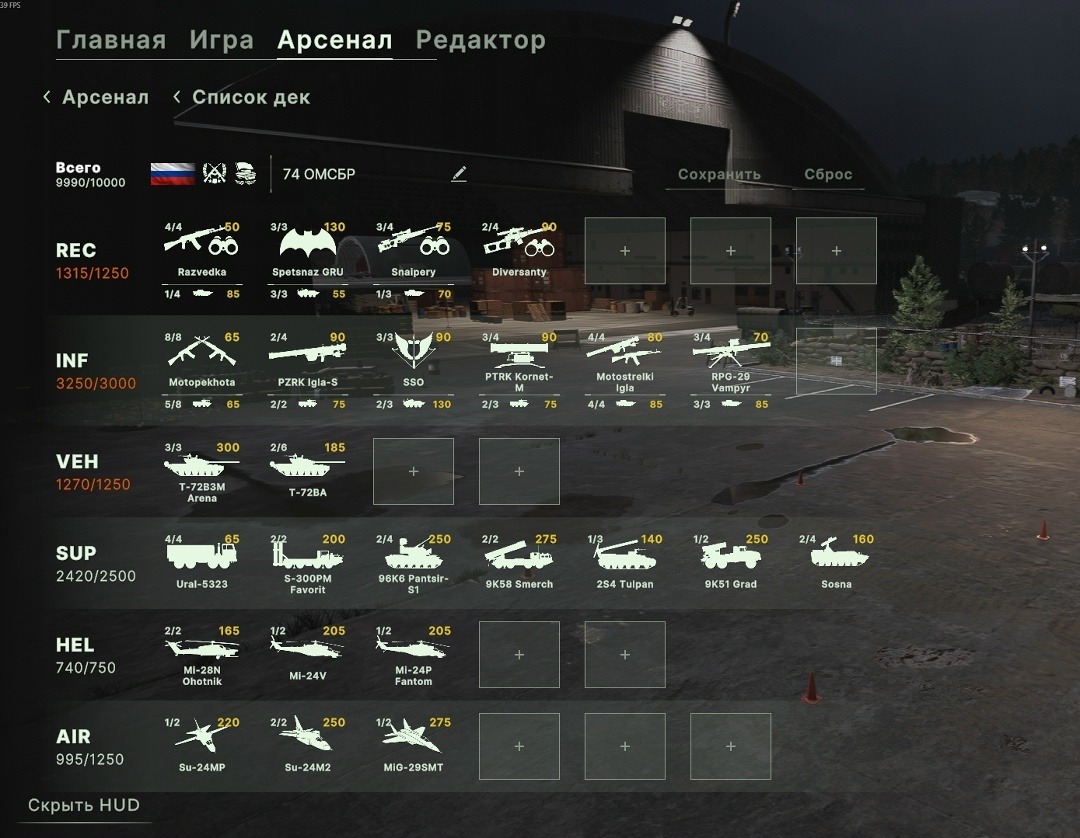The width and height of the screenshot is (1080, 838).
Task: Select the Mi-28N Ohotnik helicopter card
Action: pyautogui.click(x=202, y=655)
